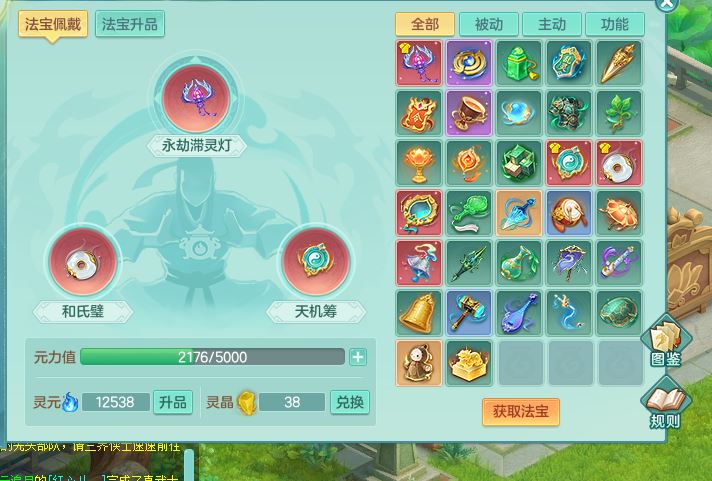The height and width of the screenshot is (481, 712).
Task: Select the 功能 filter tab
Action: click(615, 25)
